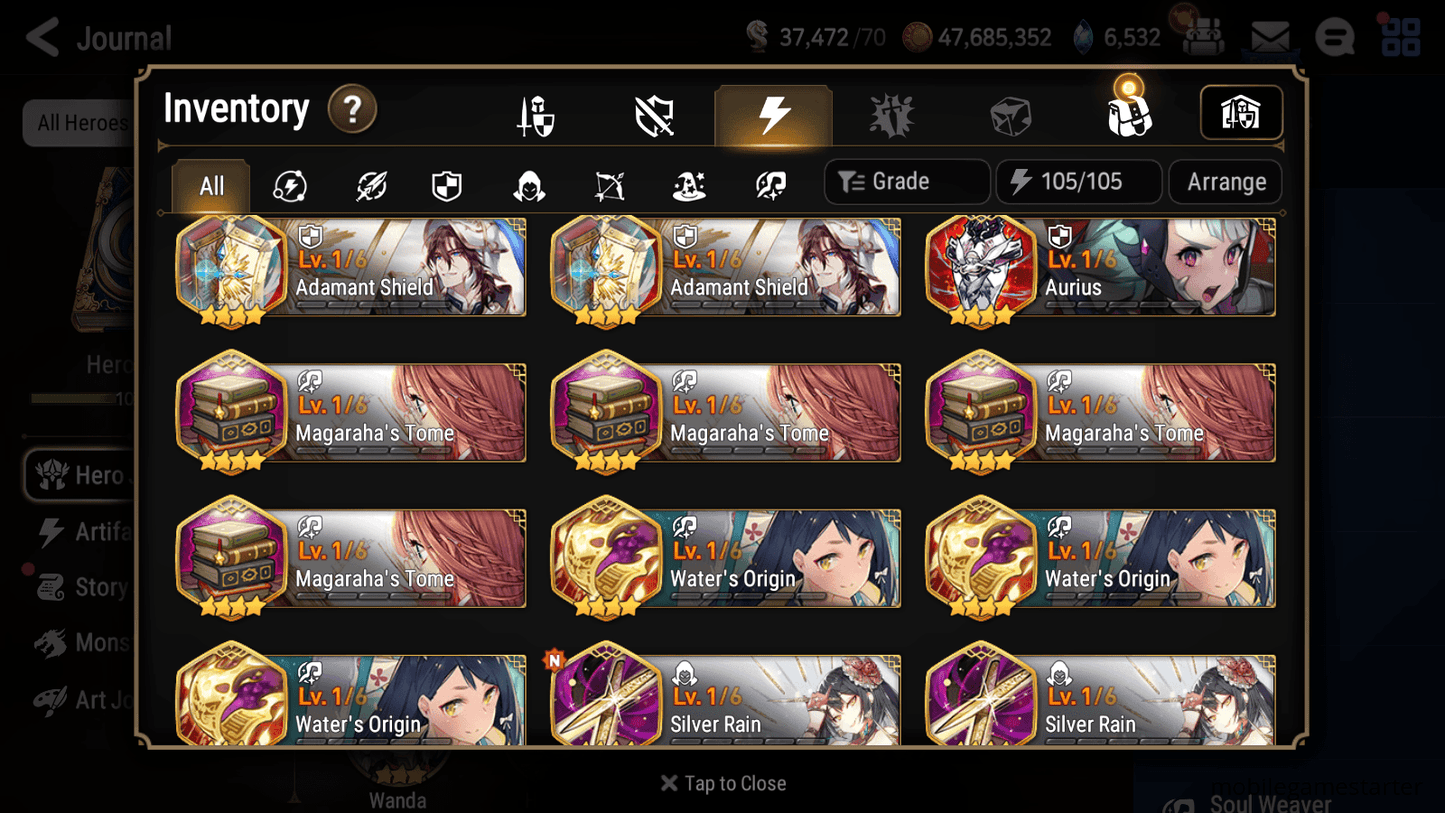The image size is (1445, 813).
Task: Open the Equipment tab with sword and shield icon
Action: click(x=536, y=113)
